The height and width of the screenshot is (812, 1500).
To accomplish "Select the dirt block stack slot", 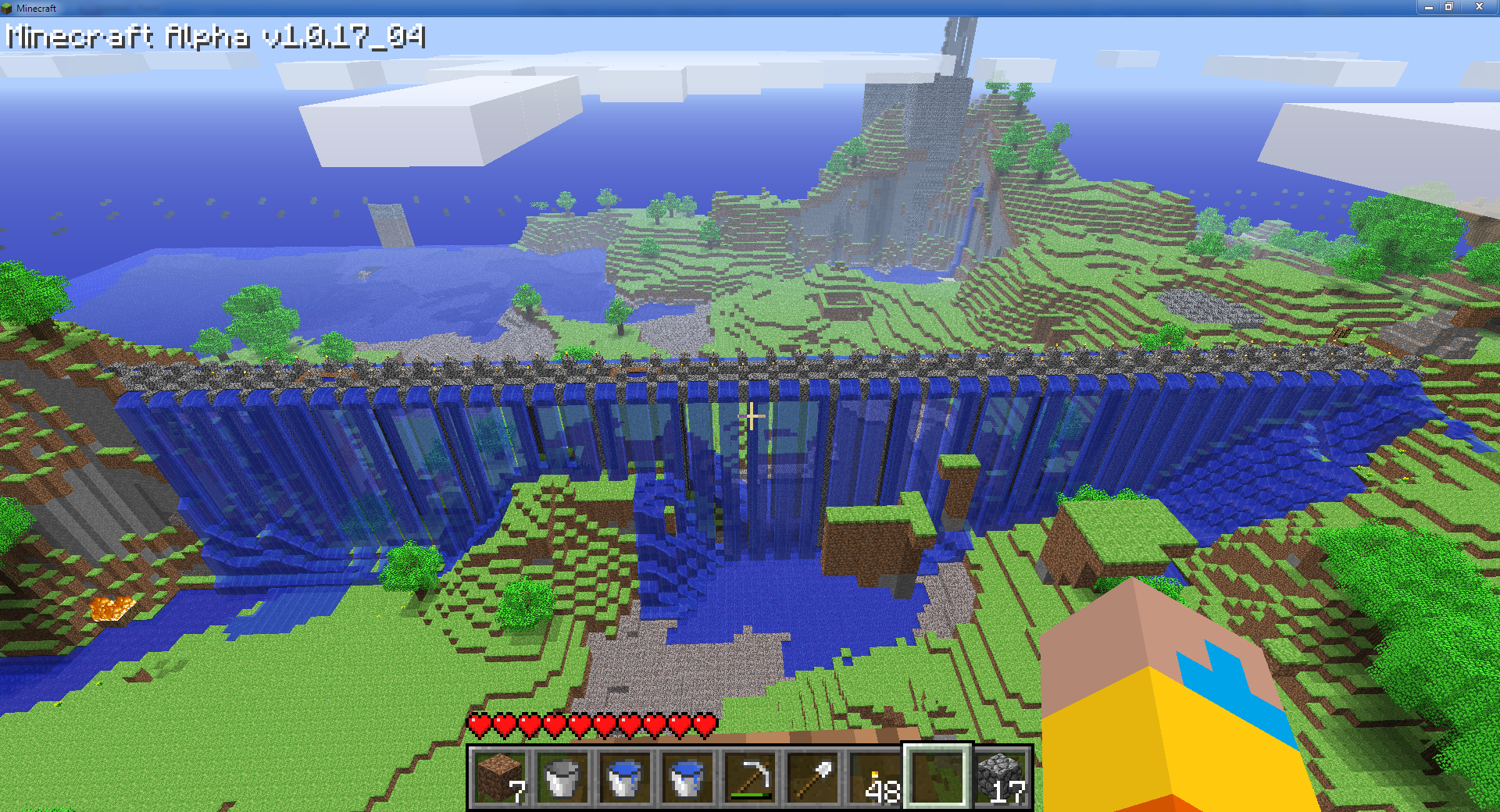I will 500,778.
